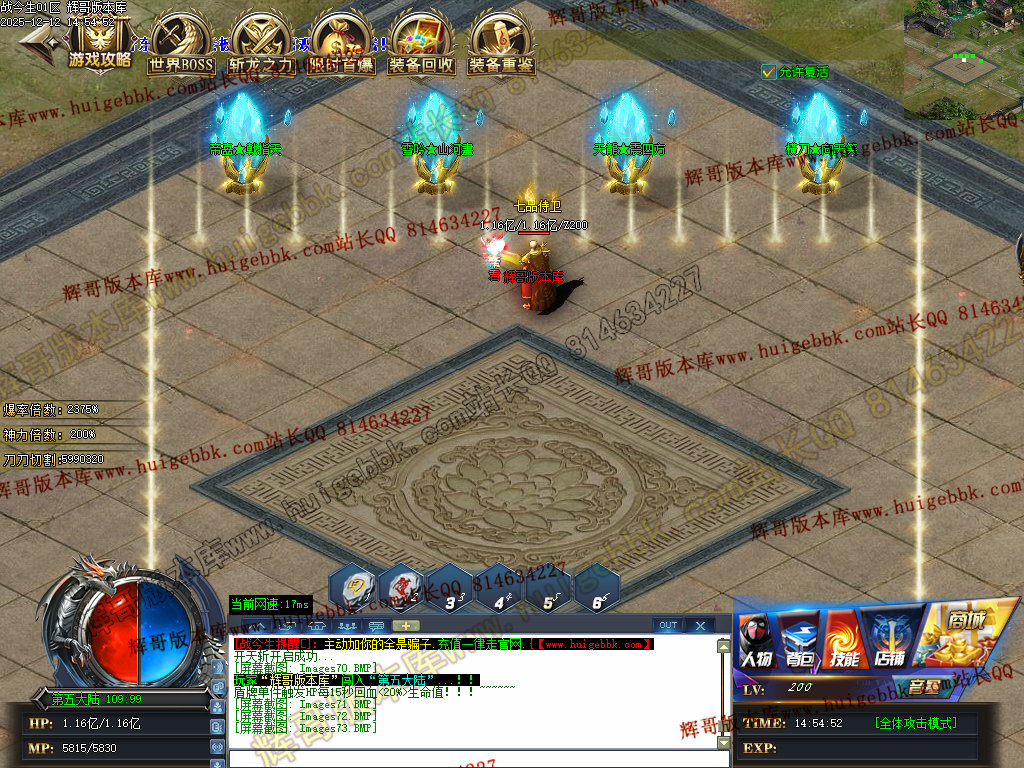
Task: Toggle the 允许复活 checkbox
Action: click(x=768, y=71)
